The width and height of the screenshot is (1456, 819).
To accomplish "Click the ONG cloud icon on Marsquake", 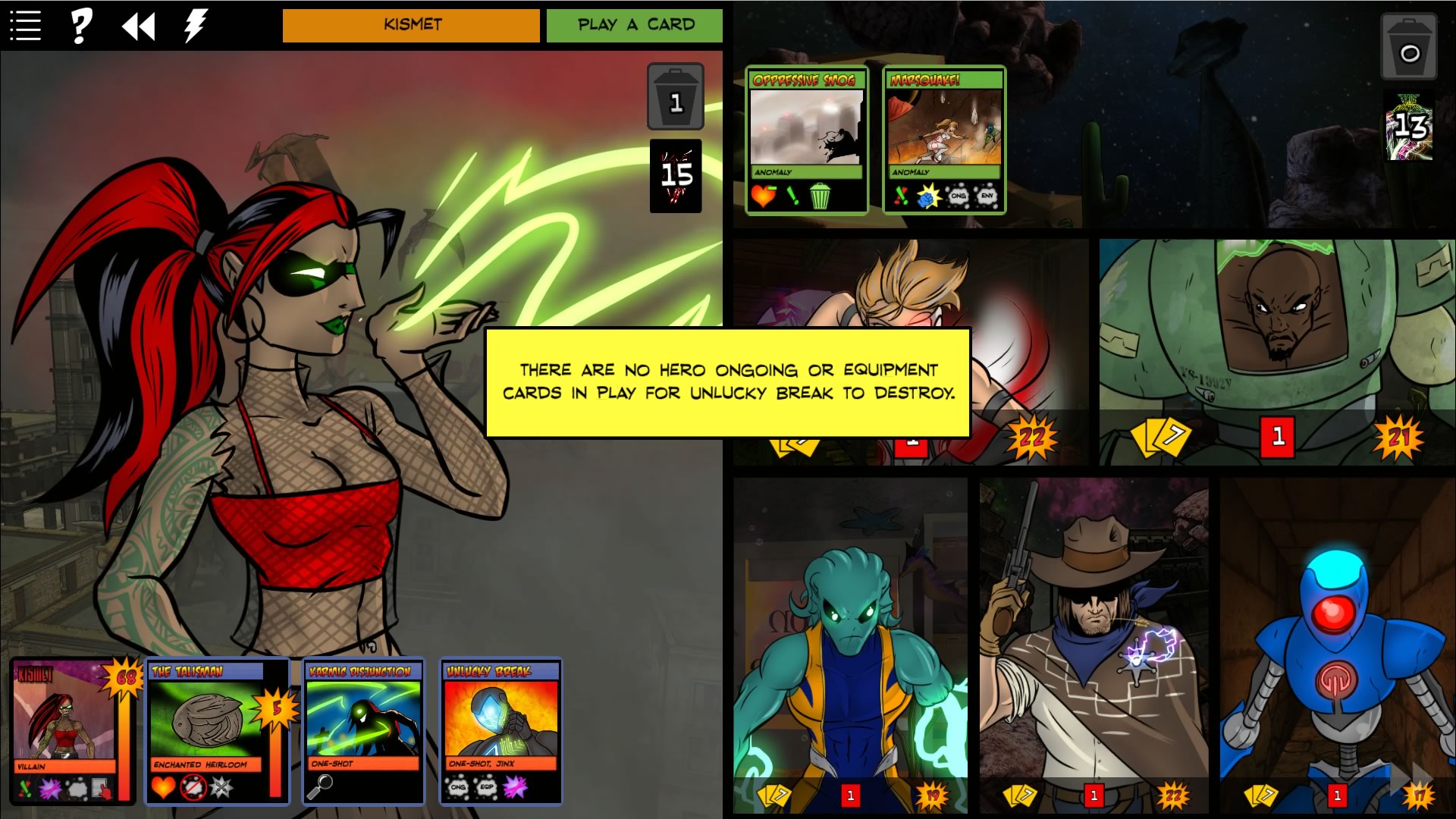I will point(958,196).
